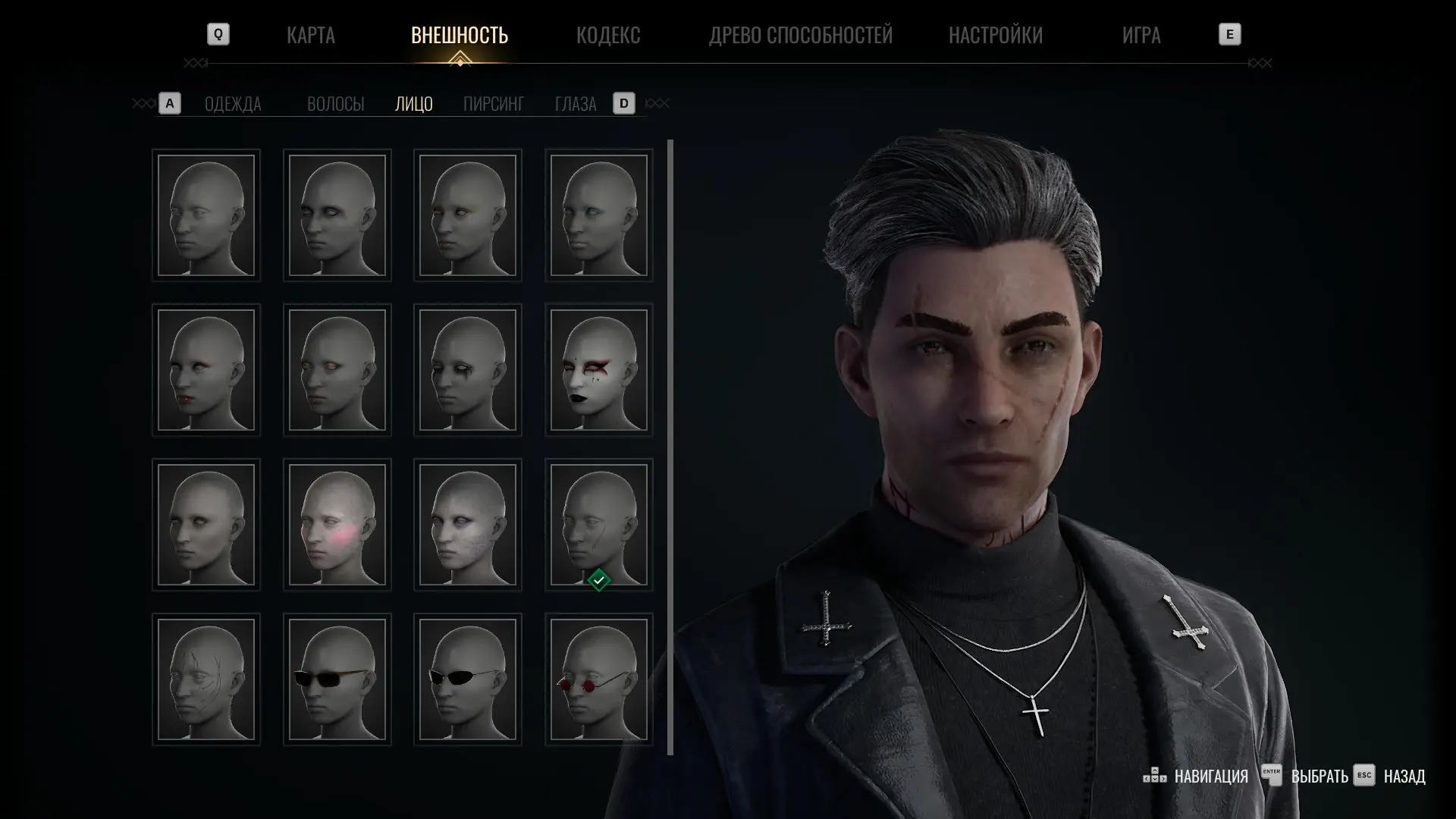1456x819 pixels.
Task: Go to the Настройки tab
Action: [x=995, y=35]
